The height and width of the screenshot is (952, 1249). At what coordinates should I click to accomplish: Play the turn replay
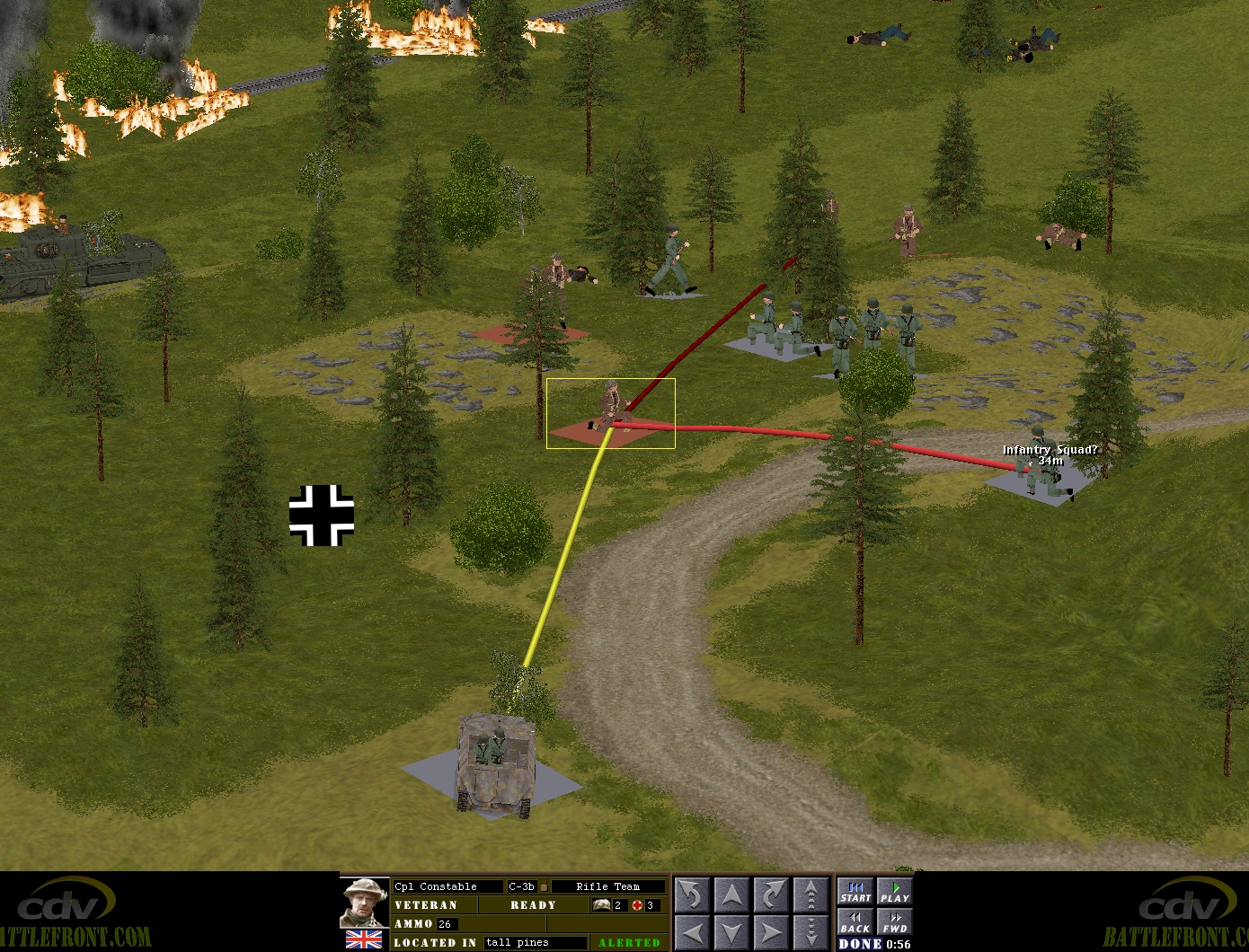pos(894,892)
